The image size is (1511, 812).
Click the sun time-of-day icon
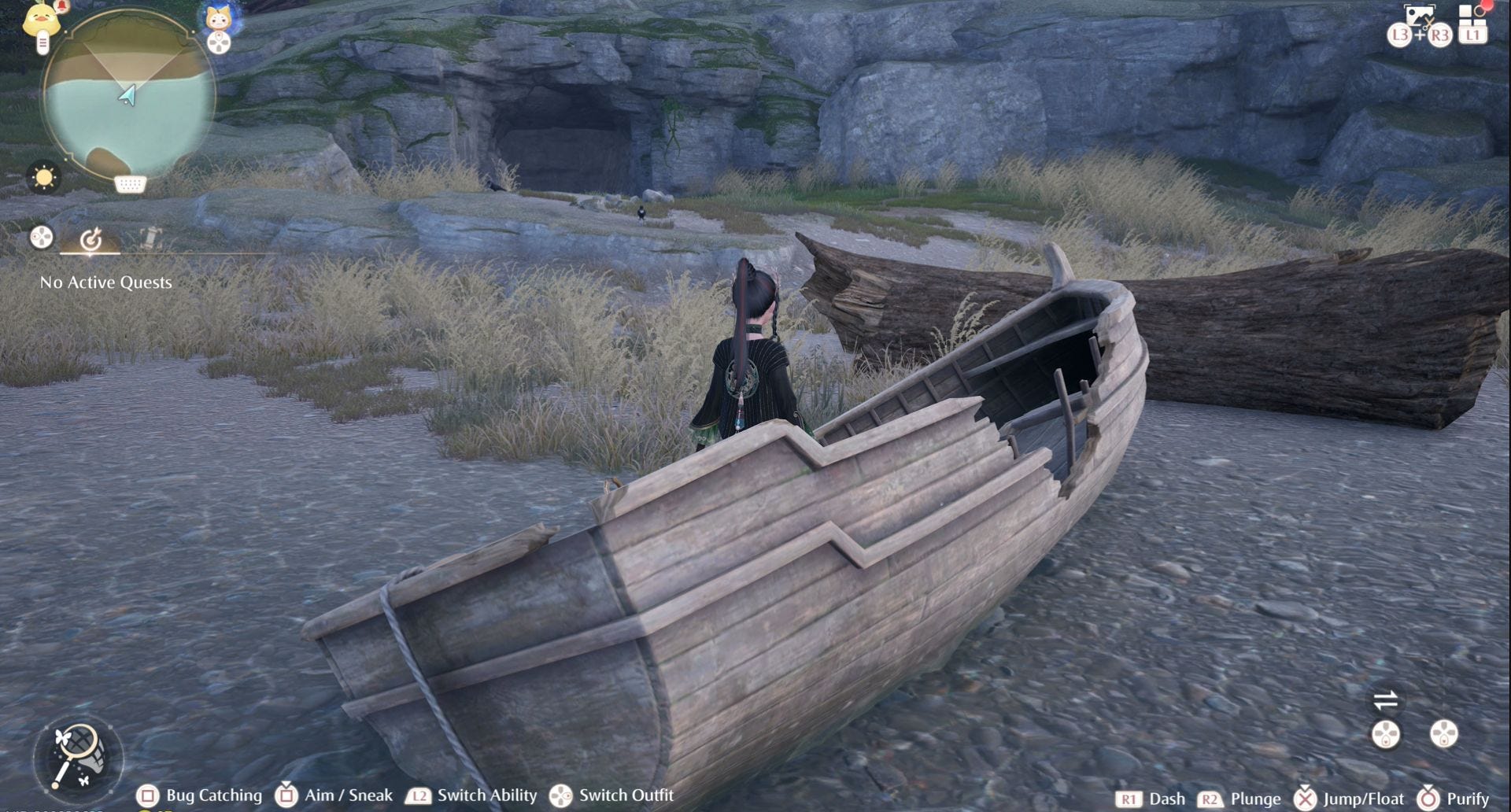tap(43, 177)
